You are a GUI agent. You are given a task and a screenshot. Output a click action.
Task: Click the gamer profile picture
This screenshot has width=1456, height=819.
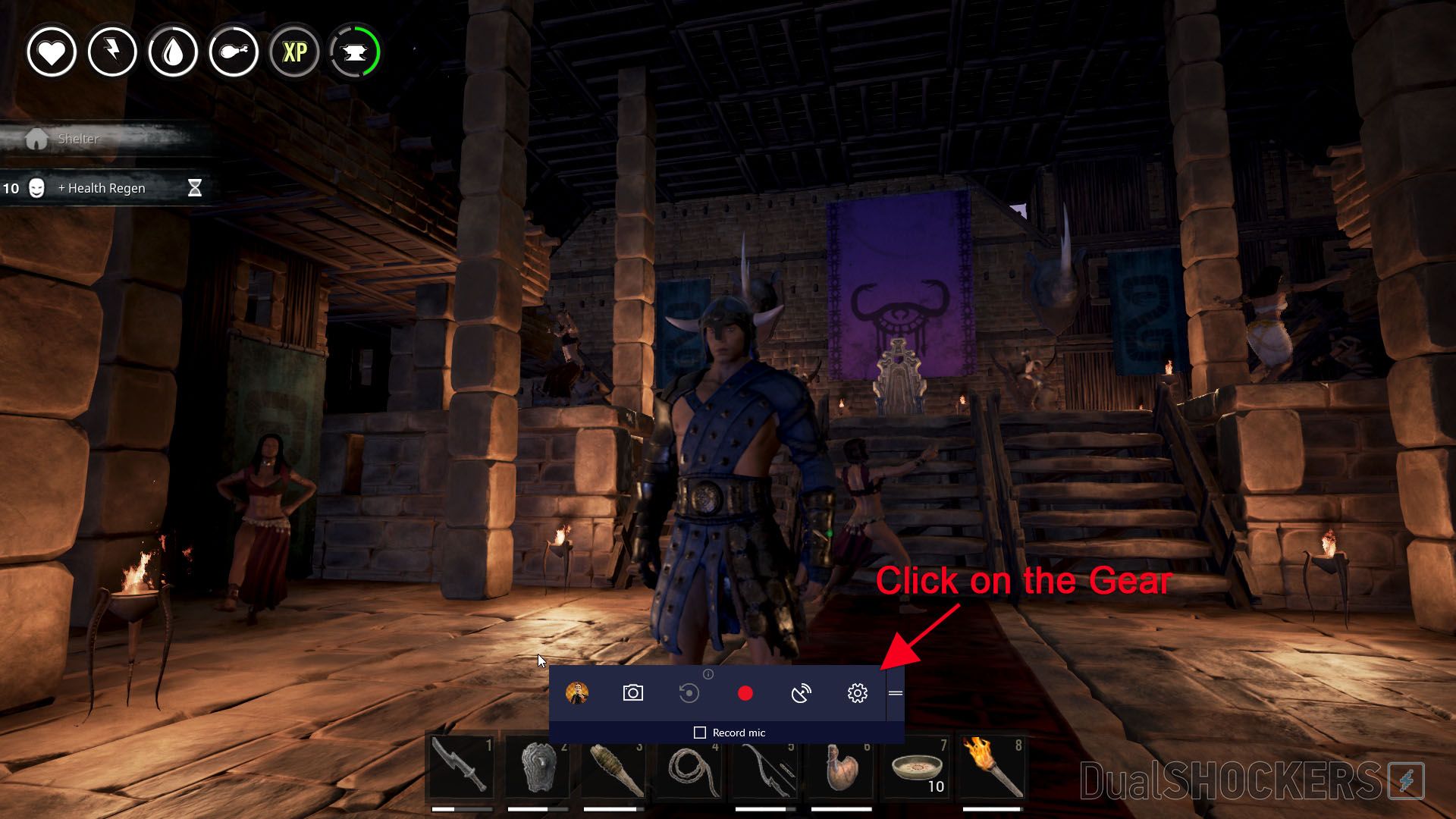click(578, 692)
